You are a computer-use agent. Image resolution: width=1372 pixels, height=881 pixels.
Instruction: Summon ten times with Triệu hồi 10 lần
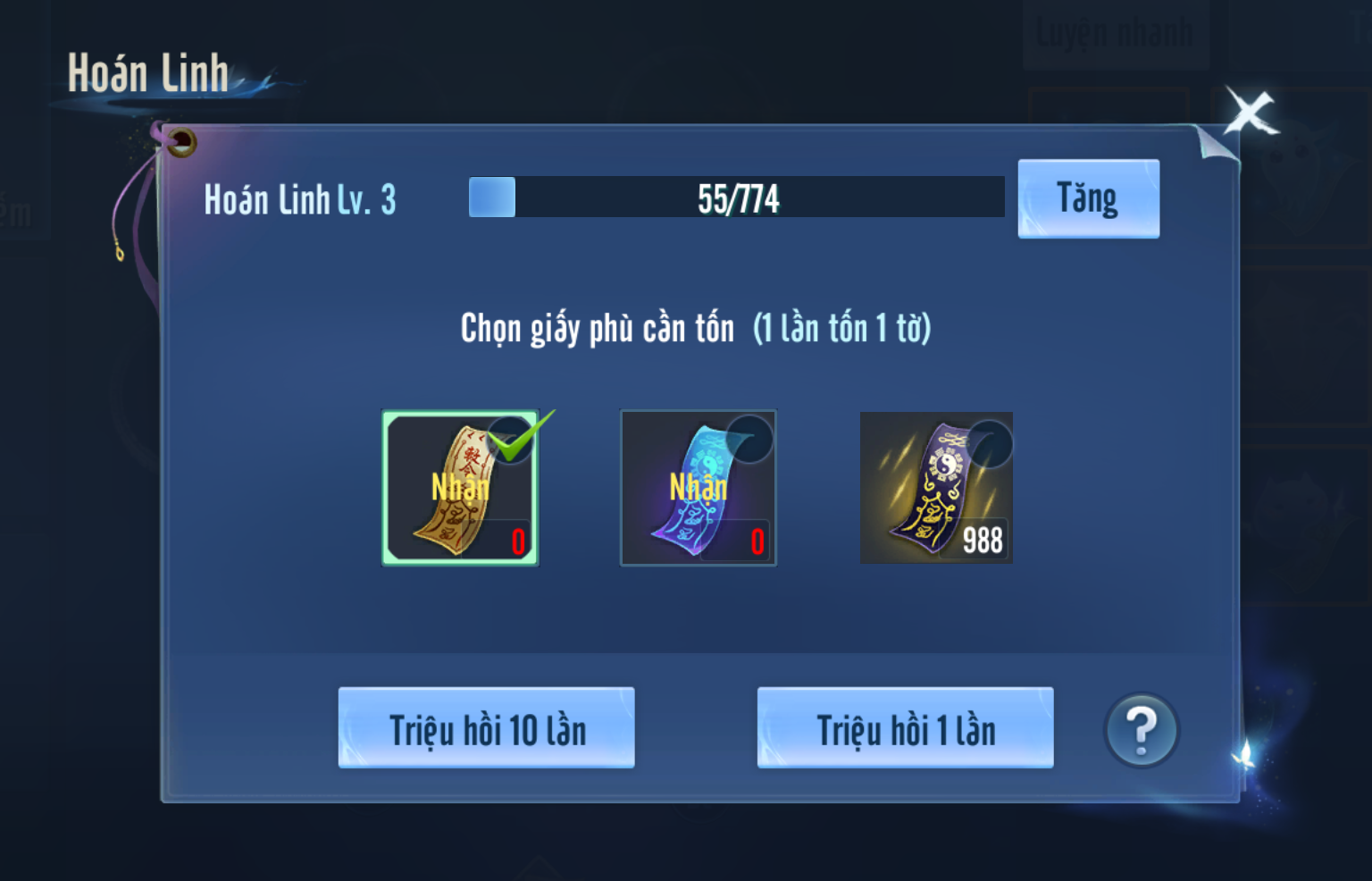(x=487, y=728)
